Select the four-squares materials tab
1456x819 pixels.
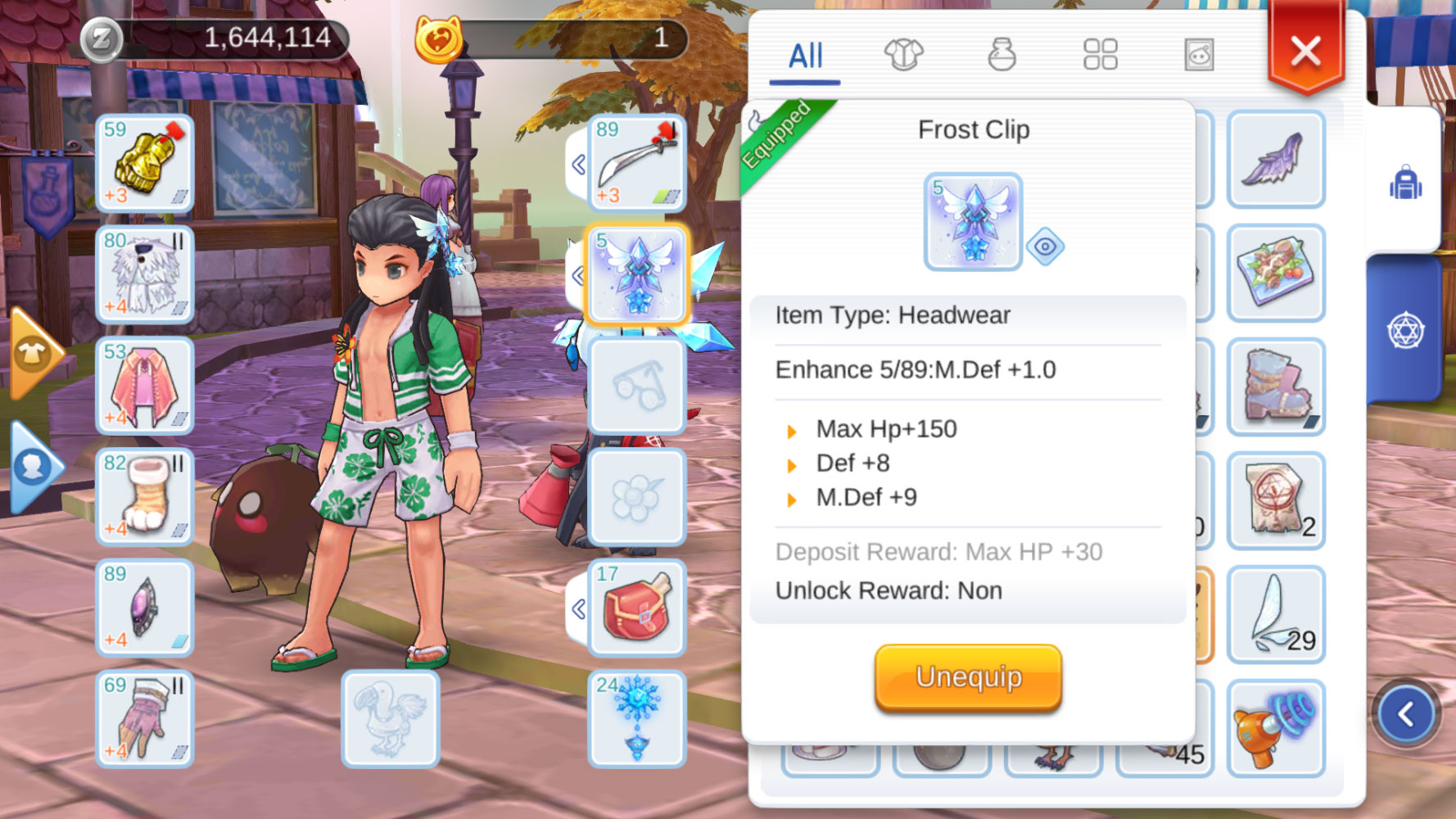point(1100,55)
